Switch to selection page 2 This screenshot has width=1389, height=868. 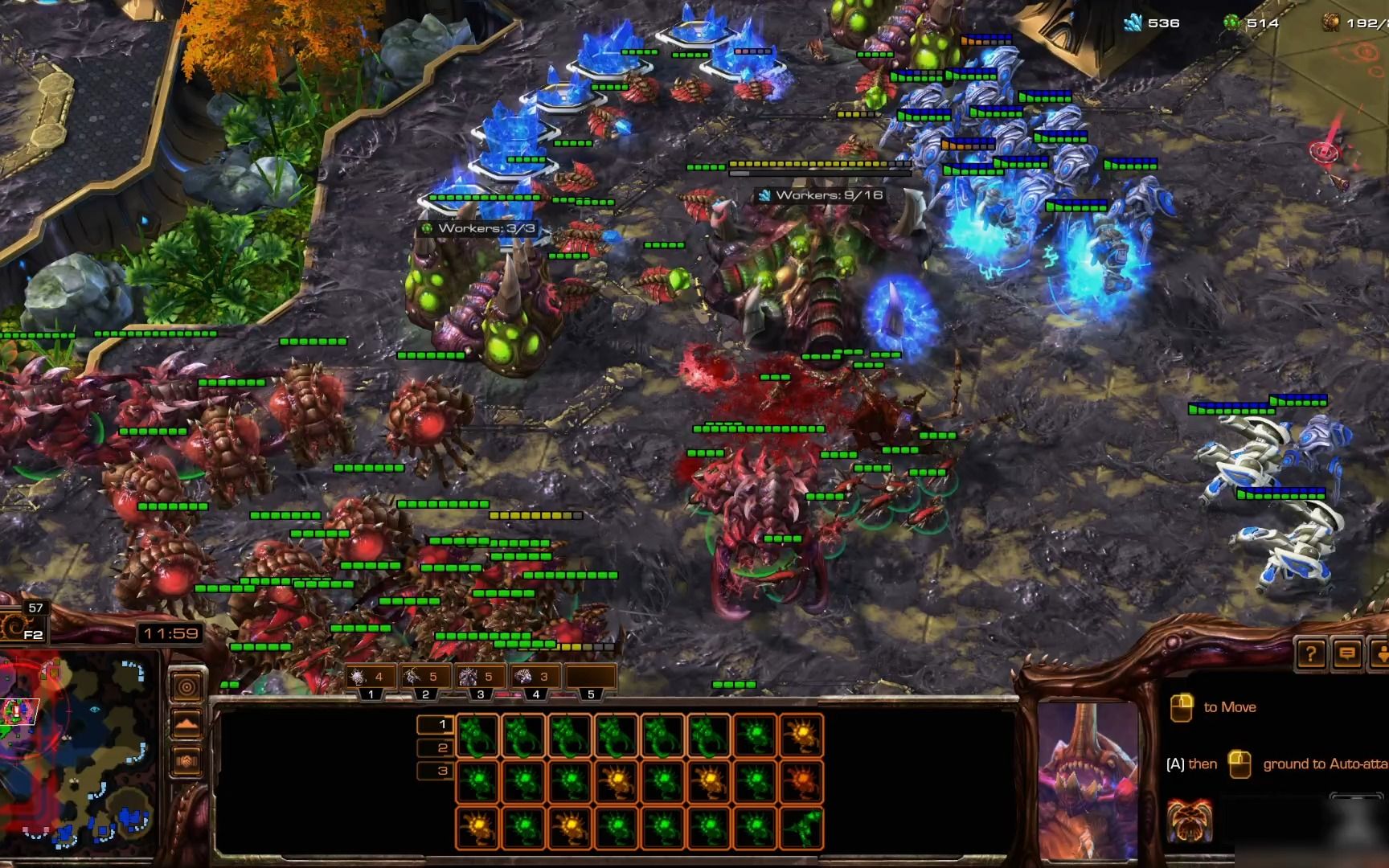pyautogui.click(x=441, y=748)
